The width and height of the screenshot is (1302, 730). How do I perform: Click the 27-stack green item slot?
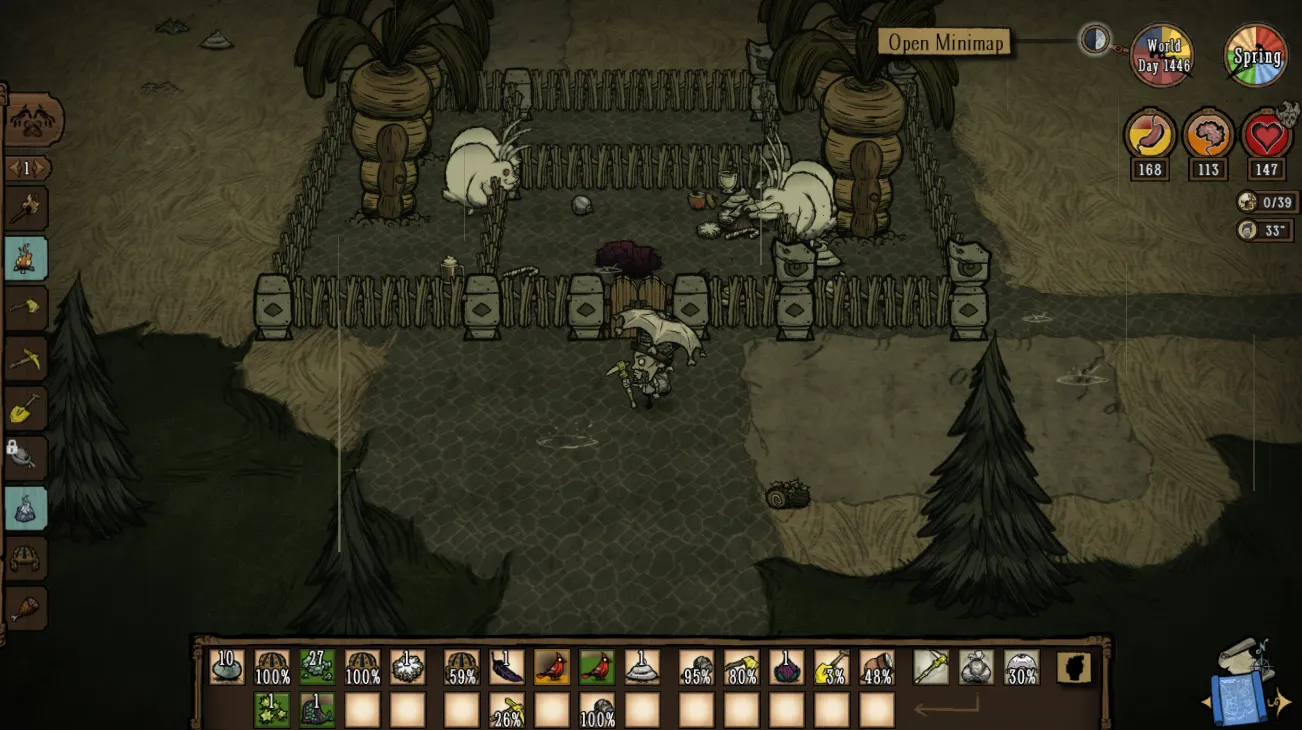(x=317, y=667)
